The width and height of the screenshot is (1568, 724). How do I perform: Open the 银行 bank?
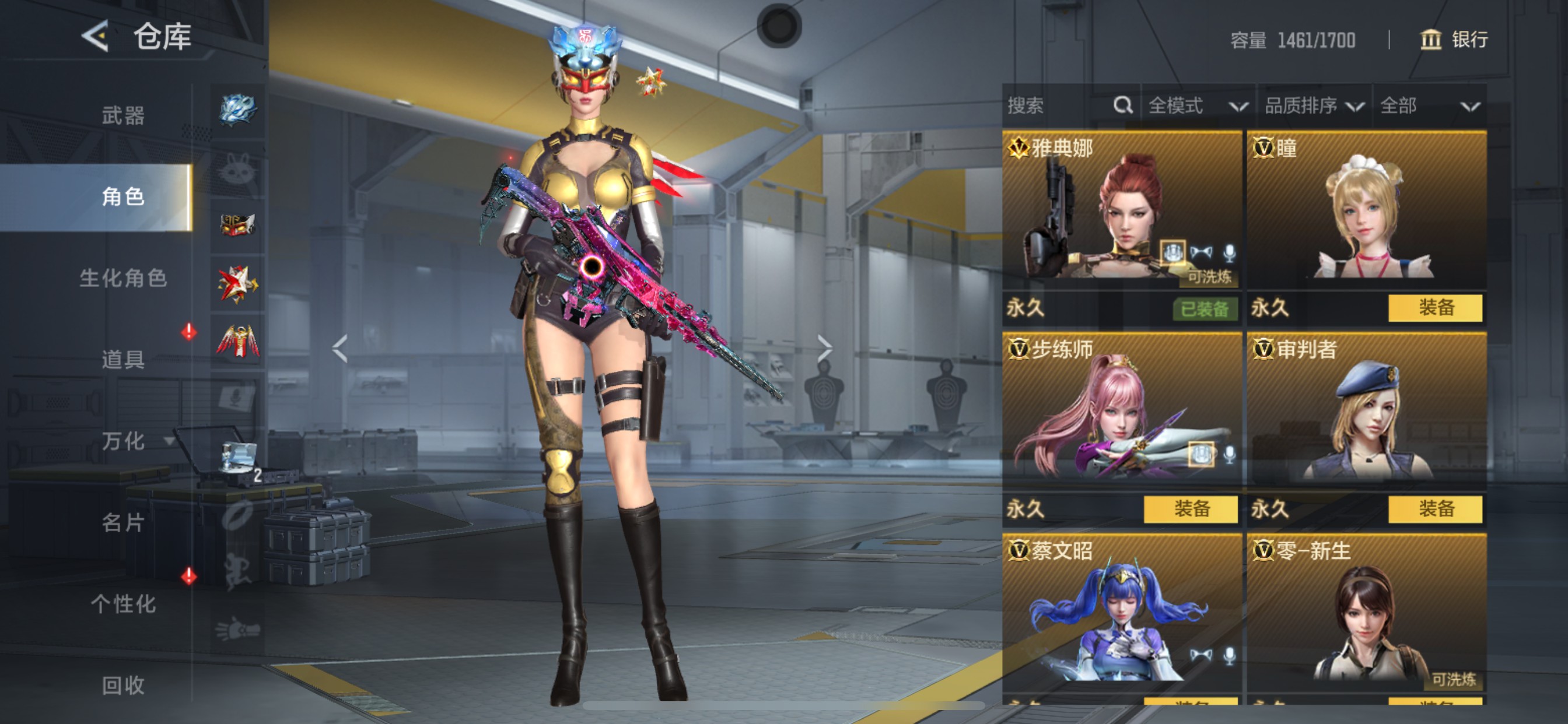point(1454,40)
